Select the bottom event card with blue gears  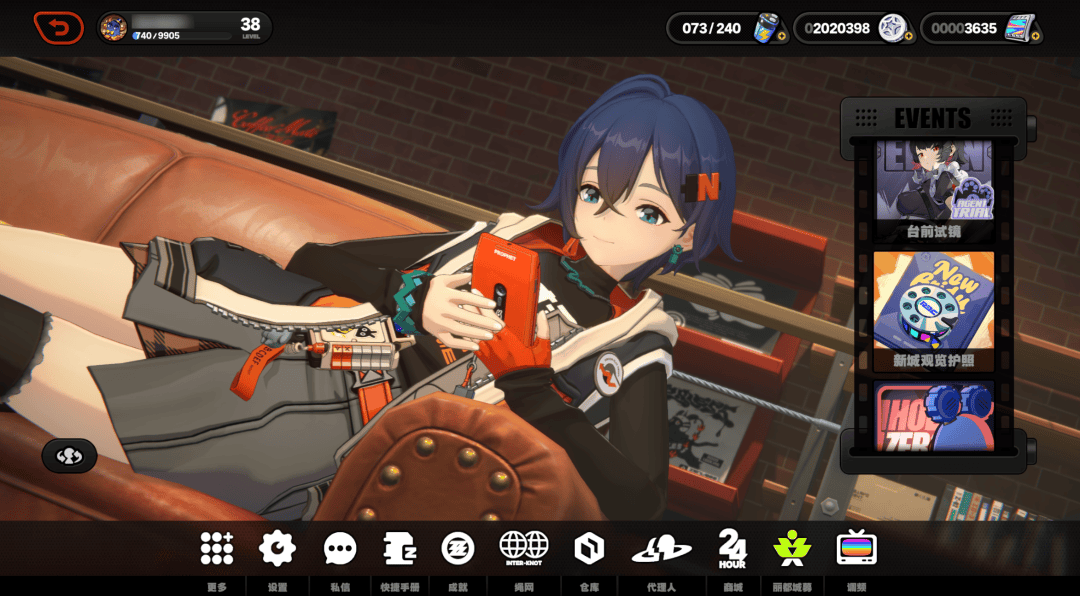[x=933, y=415]
